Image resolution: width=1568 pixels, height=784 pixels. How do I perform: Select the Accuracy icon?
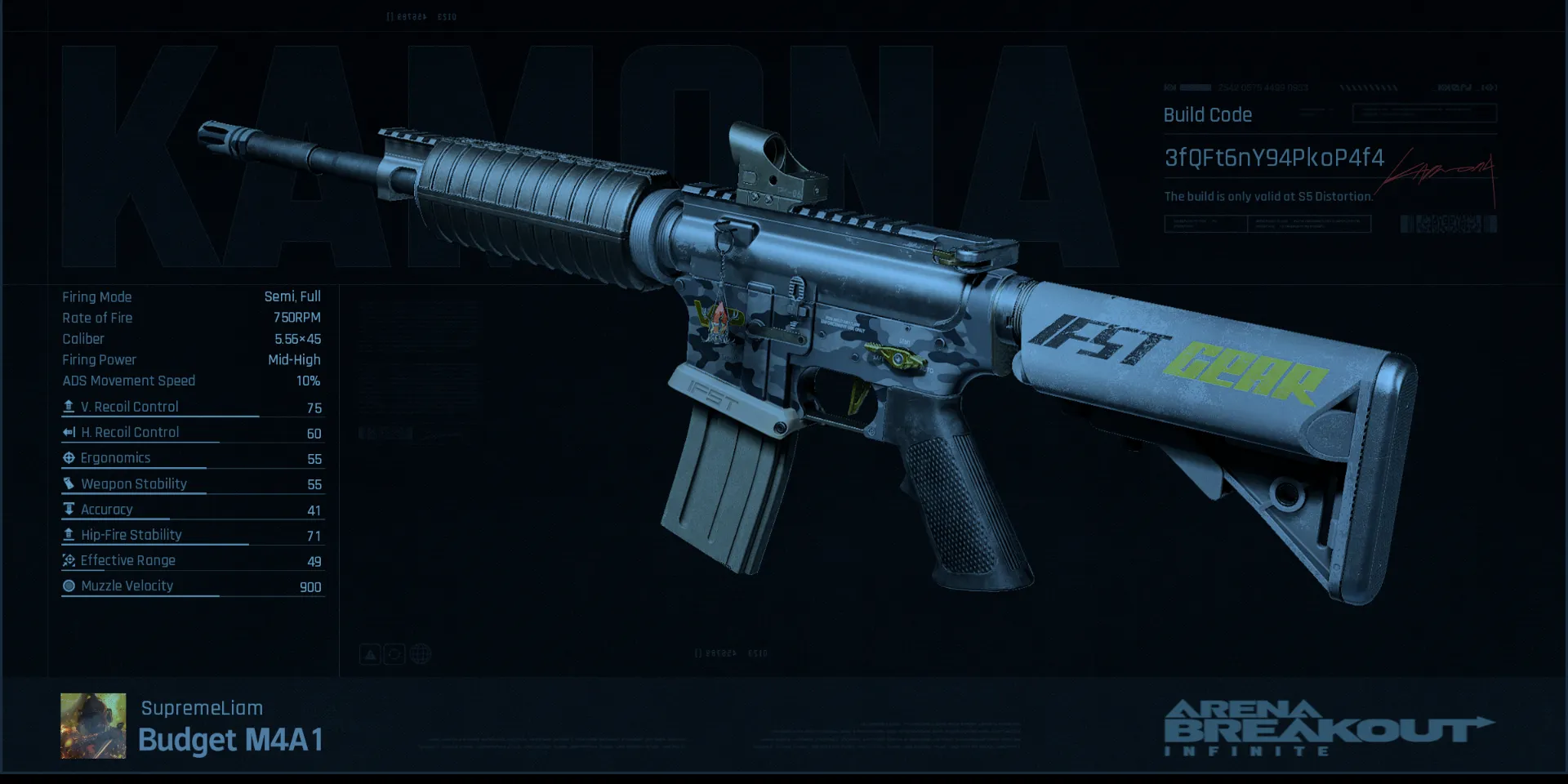tap(69, 508)
